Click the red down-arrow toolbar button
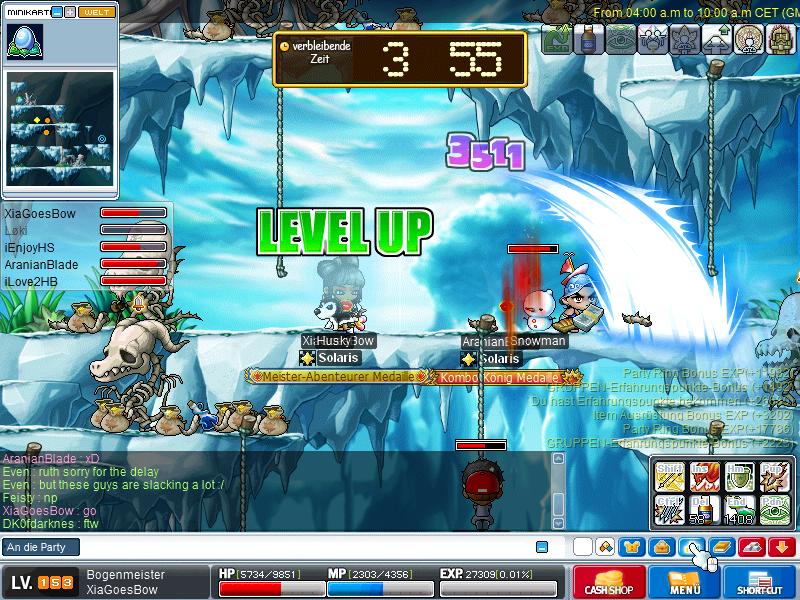This screenshot has width=800, height=600. tap(782, 546)
